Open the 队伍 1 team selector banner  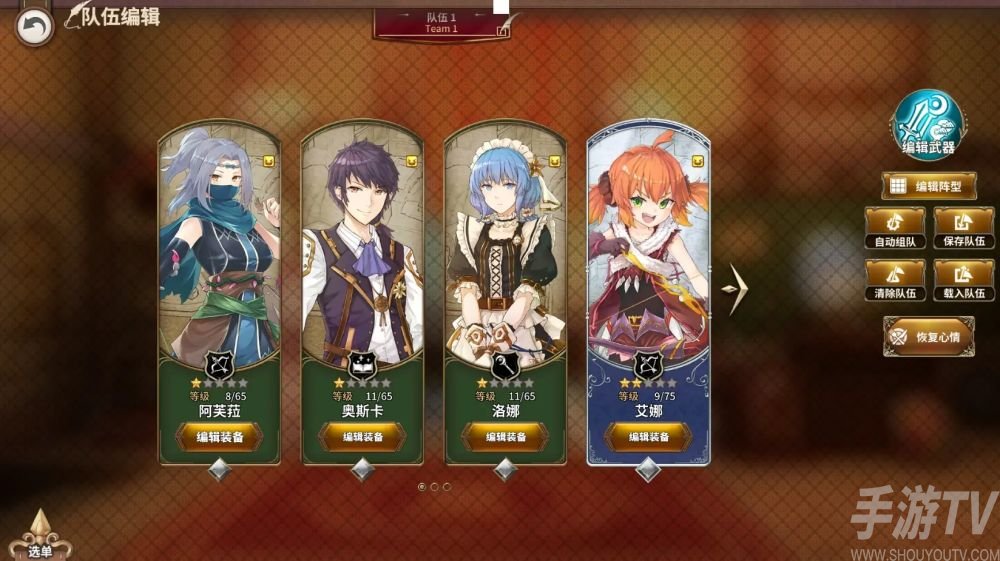pyautogui.click(x=441, y=23)
